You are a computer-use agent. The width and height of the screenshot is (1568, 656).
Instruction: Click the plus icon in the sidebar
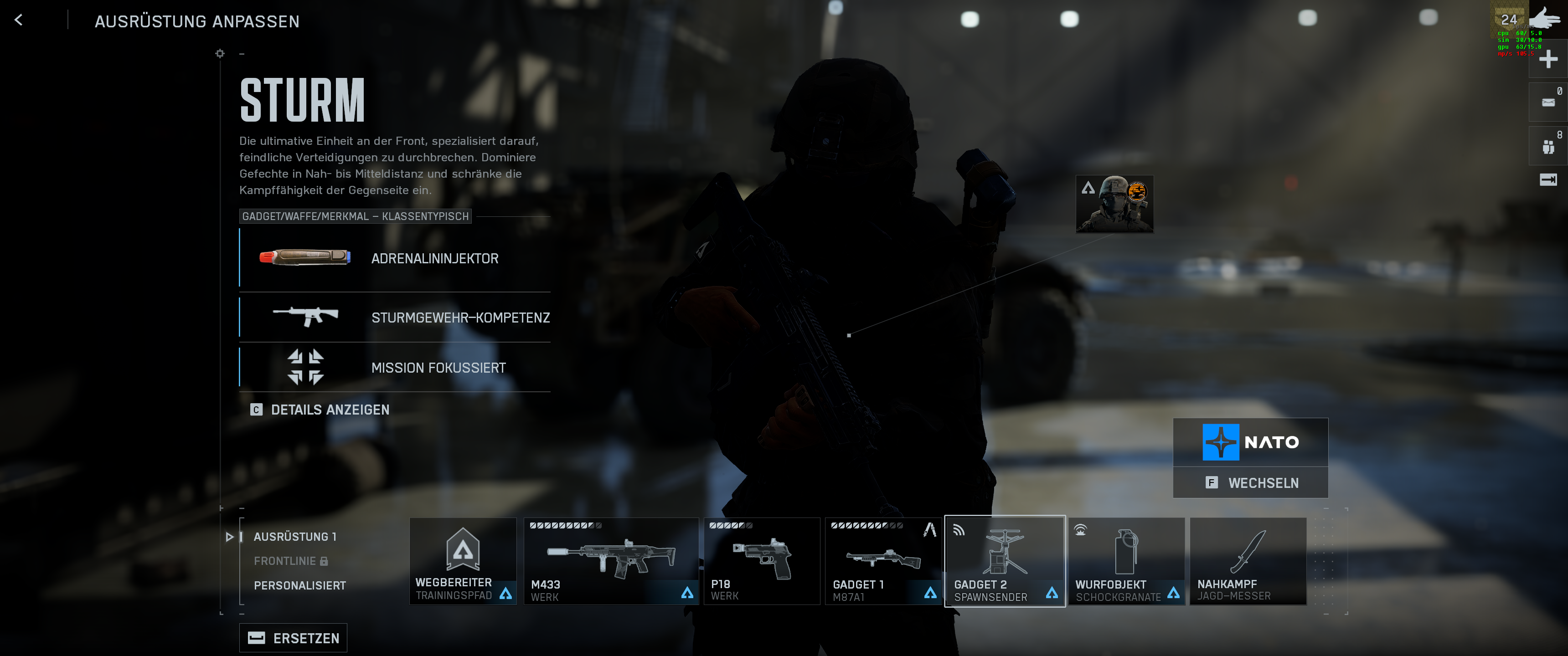pyautogui.click(x=1548, y=59)
